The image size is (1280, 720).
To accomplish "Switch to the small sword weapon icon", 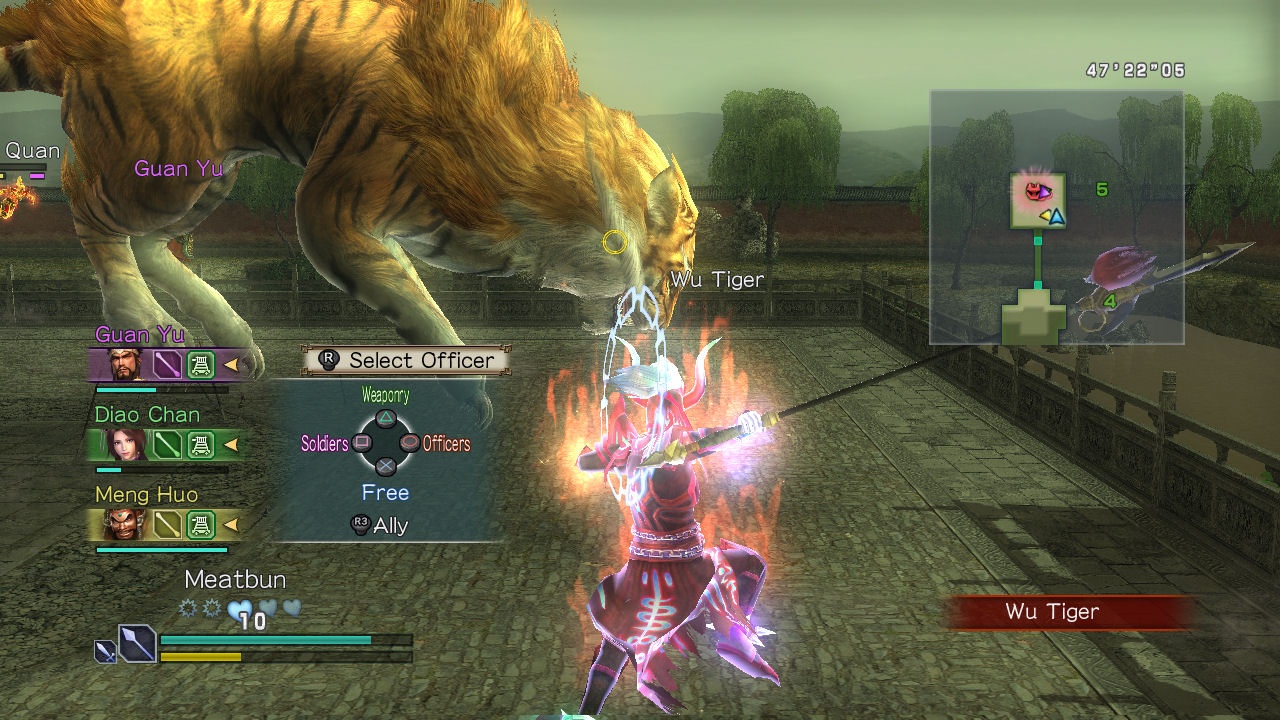I will click(x=105, y=652).
